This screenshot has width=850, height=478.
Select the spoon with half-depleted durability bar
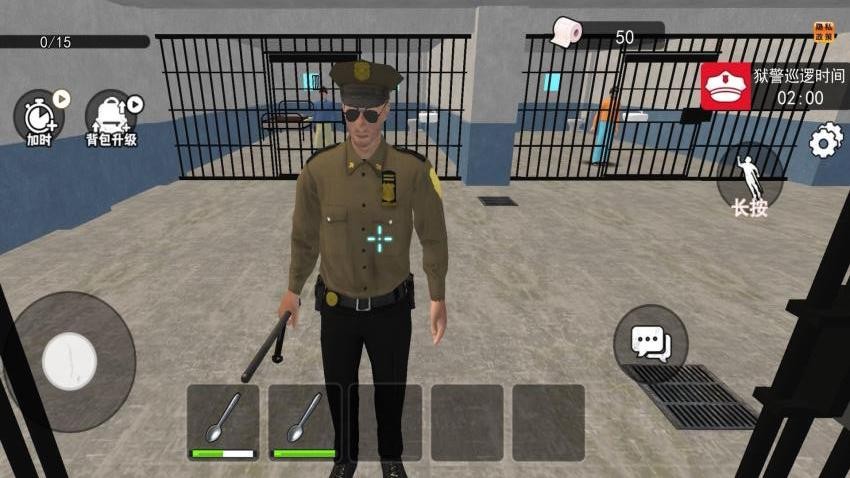coord(223,422)
